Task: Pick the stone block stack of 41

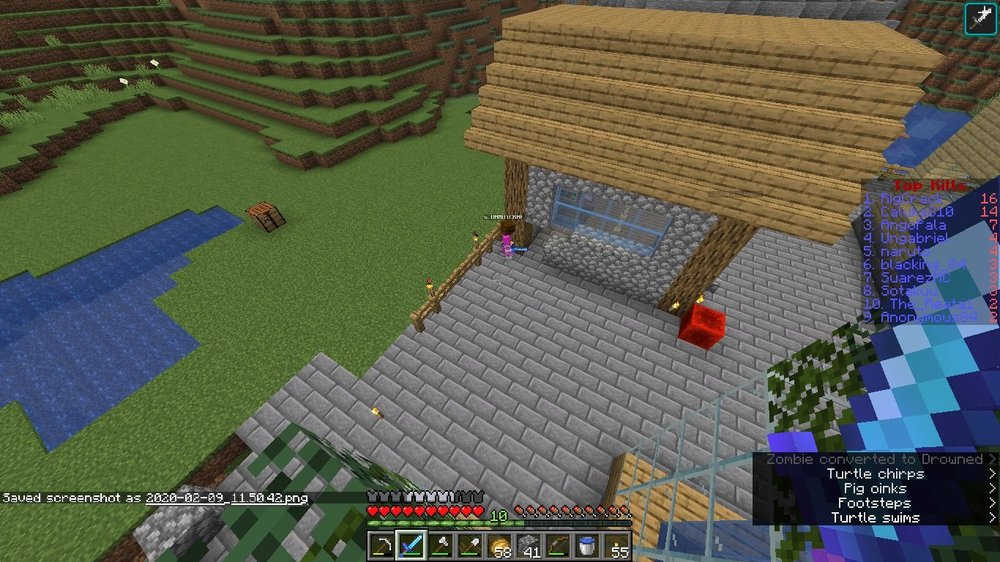Action: [x=528, y=545]
